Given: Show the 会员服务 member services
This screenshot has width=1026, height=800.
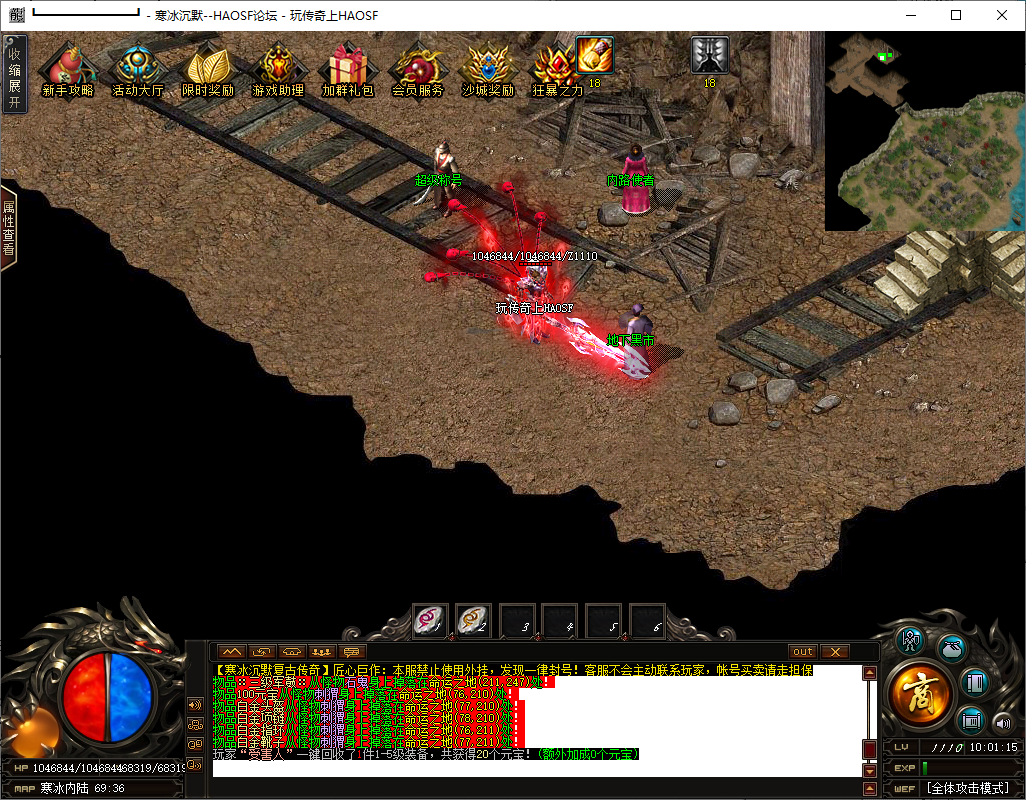Looking at the screenshot, I should 417,68.
